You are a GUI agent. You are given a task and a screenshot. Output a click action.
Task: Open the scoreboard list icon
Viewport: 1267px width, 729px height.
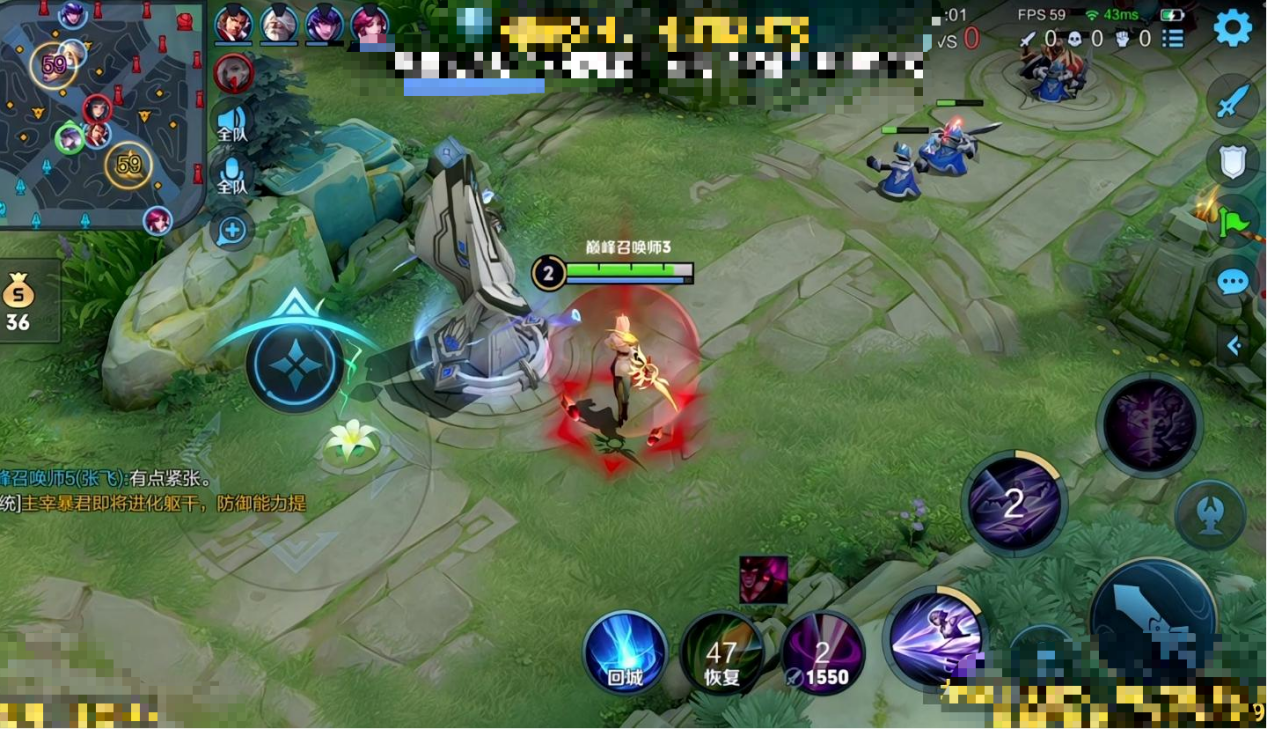[x=1173, y=39]
